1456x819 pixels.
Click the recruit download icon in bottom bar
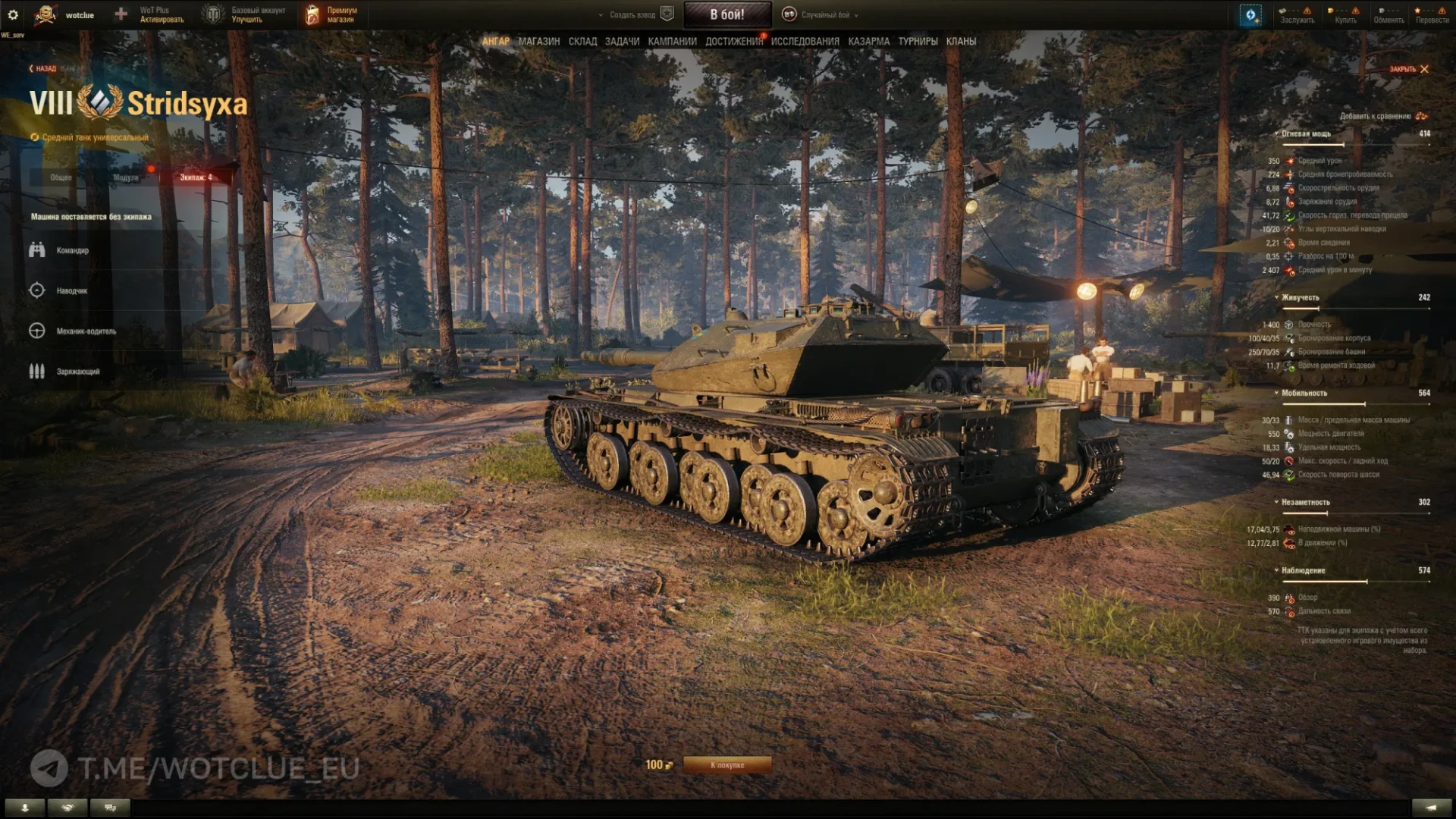(25, 808)
